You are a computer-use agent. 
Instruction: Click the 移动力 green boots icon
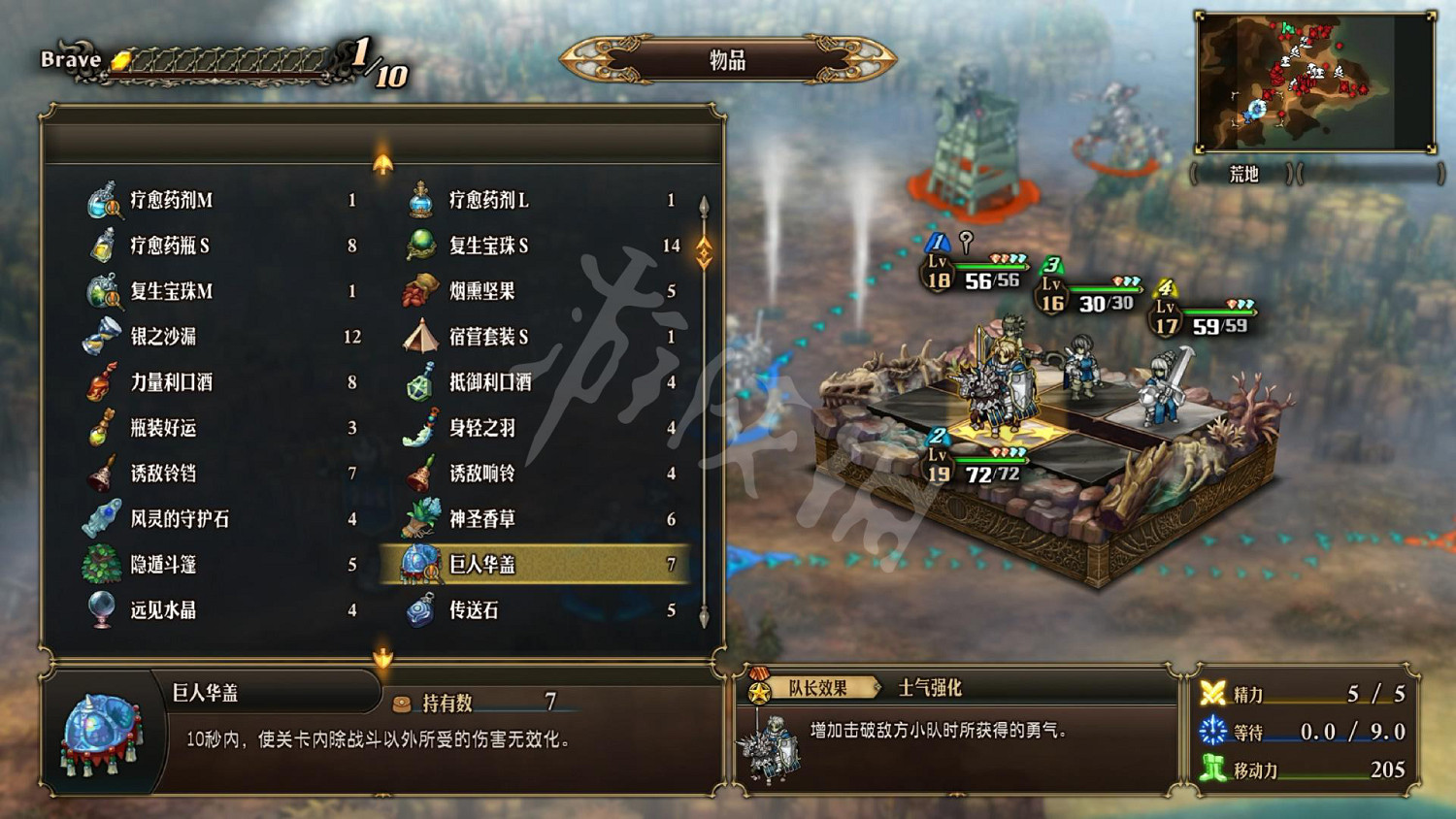click(1212, 766)
